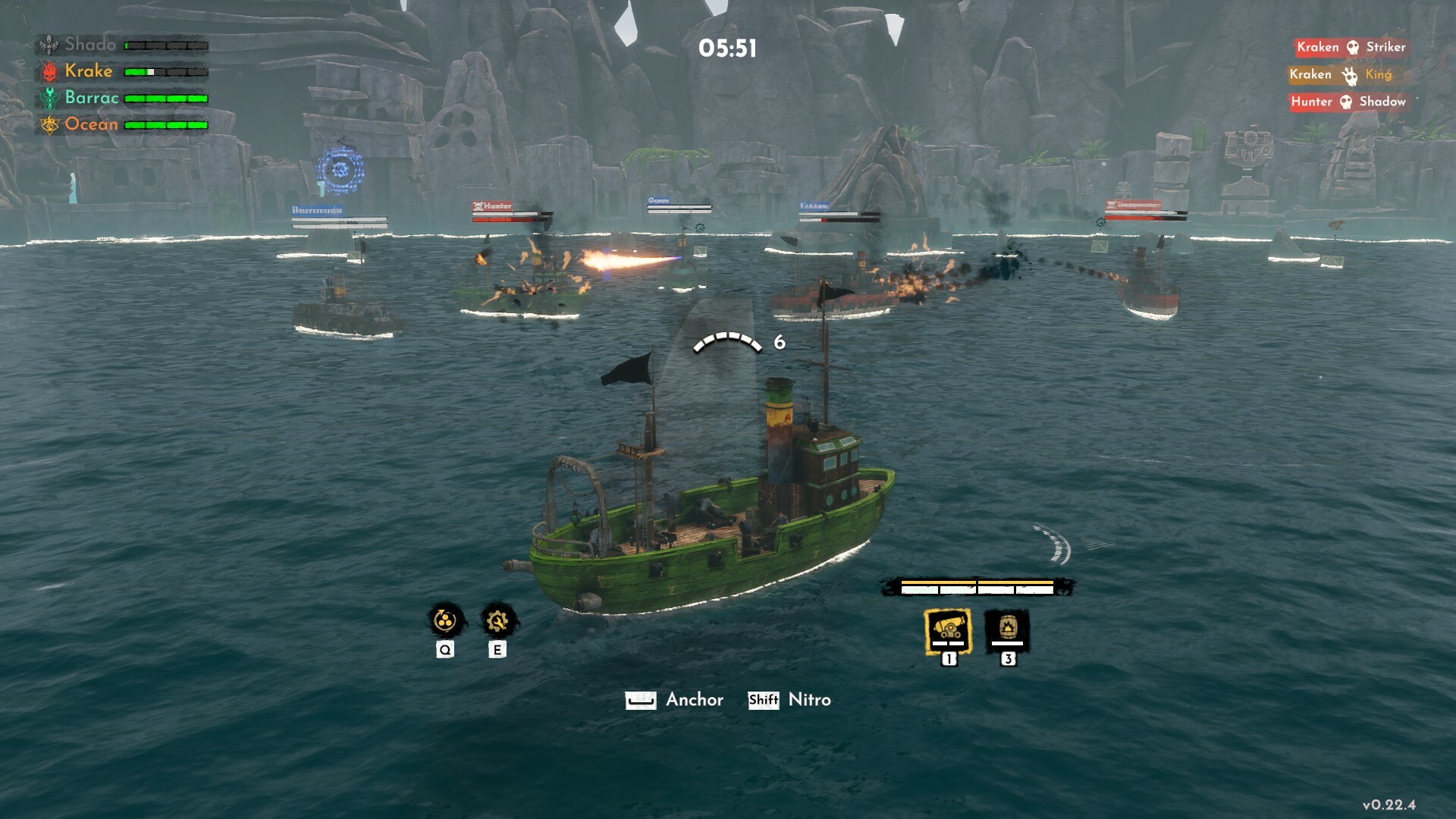
Task: Select teammate Shado in the team list
Action: 90,45
